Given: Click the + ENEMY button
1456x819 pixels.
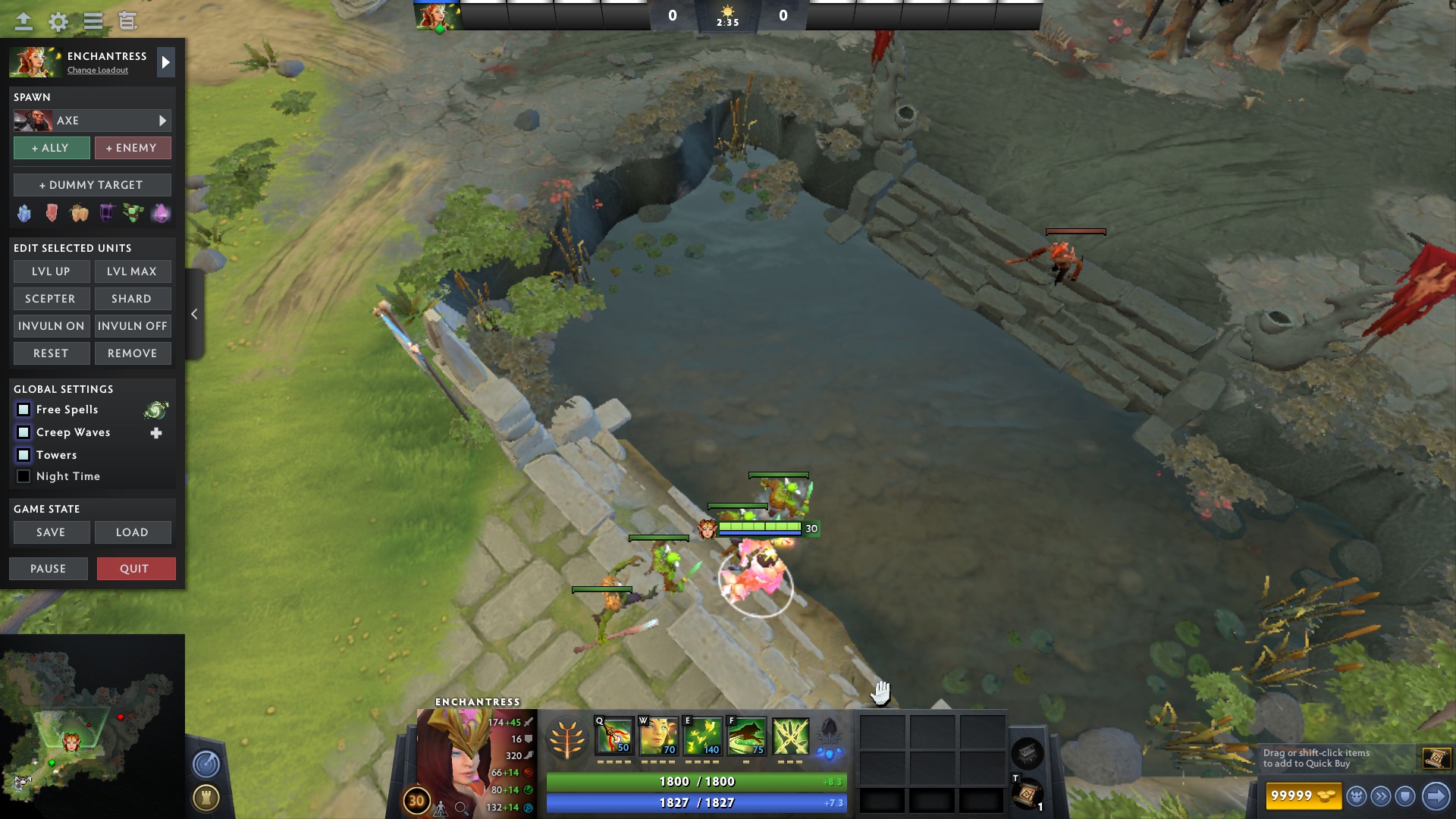Looking at the screenshot, I should [x=133, y=148].
